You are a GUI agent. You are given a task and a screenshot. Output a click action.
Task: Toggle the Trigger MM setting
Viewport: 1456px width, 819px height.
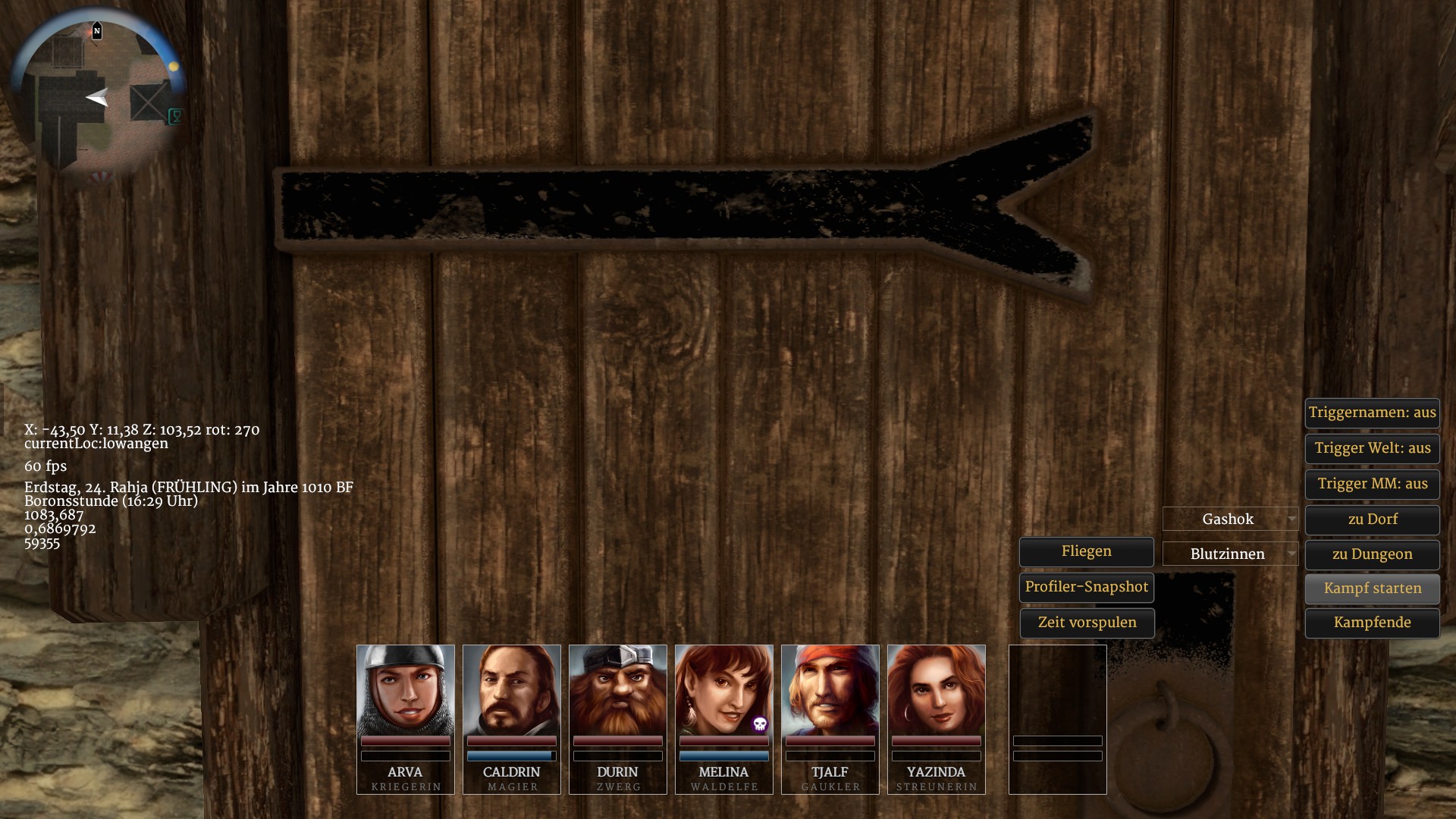[1372, 484]
